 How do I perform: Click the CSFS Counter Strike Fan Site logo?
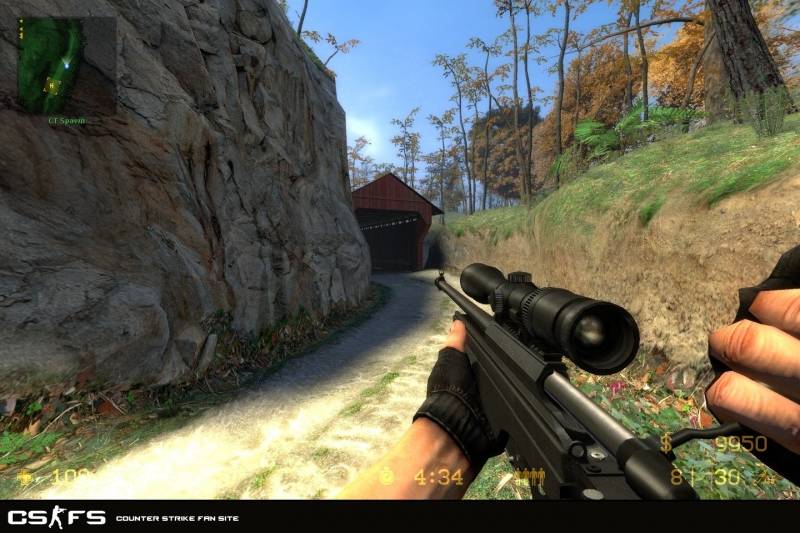[x=57, y=517]
